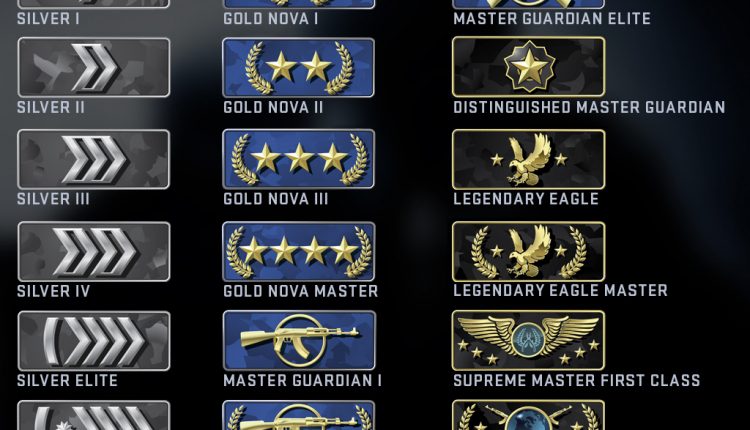Select the Silver II rank badge
Screen dimensions: 750x430
tap(94, 68)
